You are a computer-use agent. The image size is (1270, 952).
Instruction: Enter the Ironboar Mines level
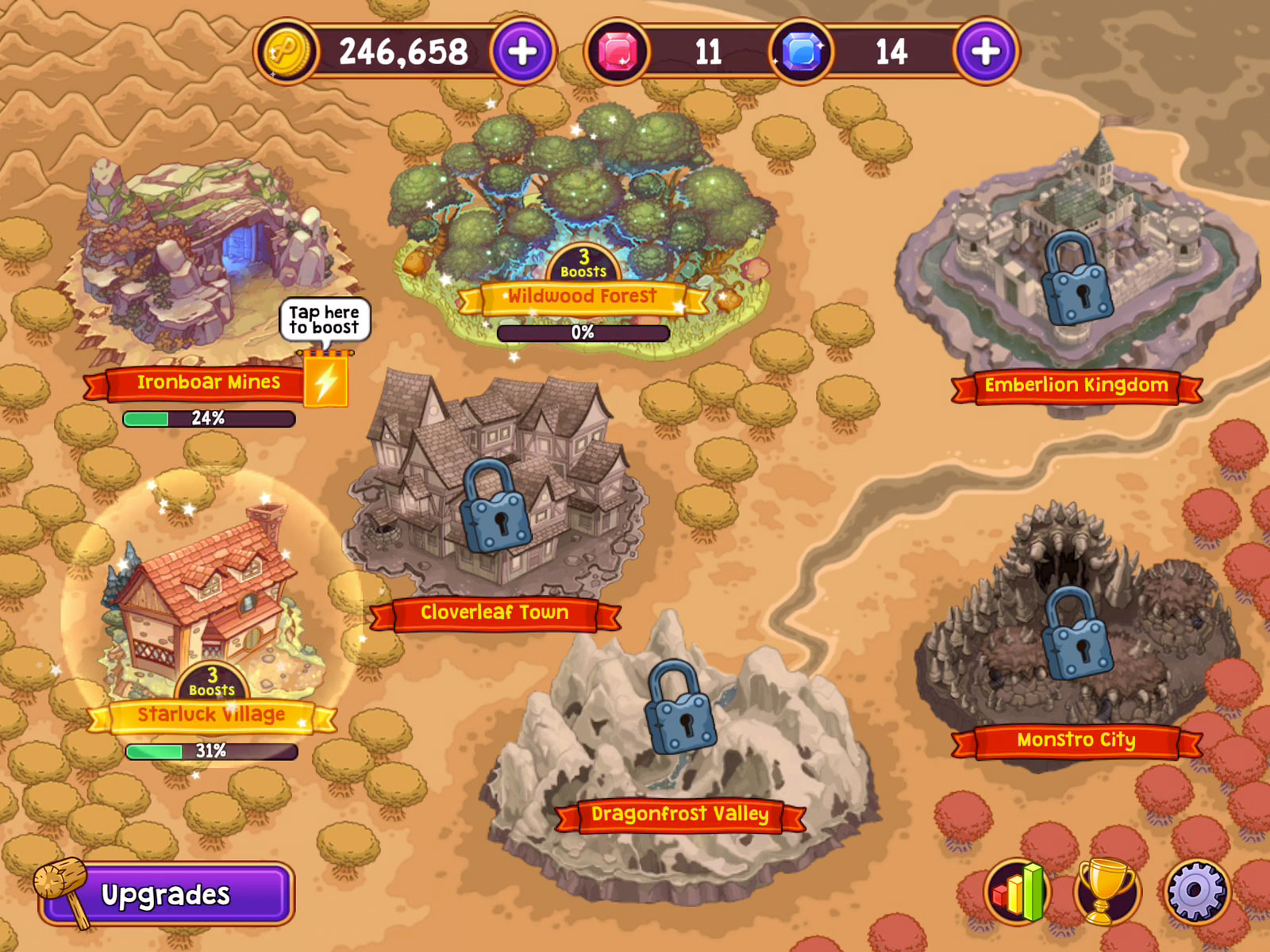tap(206, 262)
